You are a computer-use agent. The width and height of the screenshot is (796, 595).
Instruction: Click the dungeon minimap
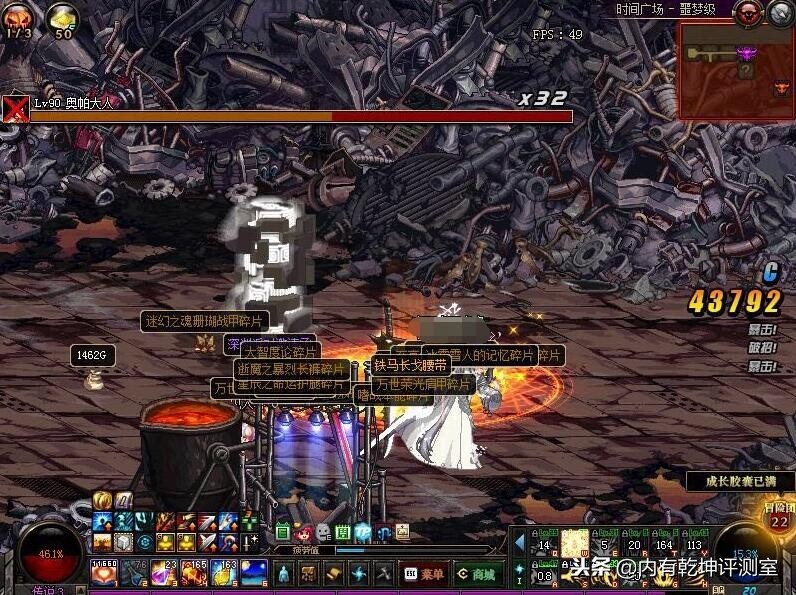(736, 70)
